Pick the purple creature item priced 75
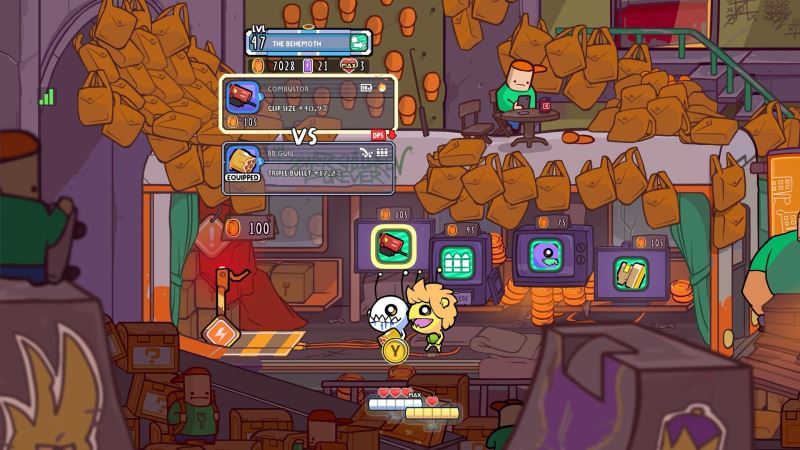This screenshot has width=800, height=450. click(543, 254)
